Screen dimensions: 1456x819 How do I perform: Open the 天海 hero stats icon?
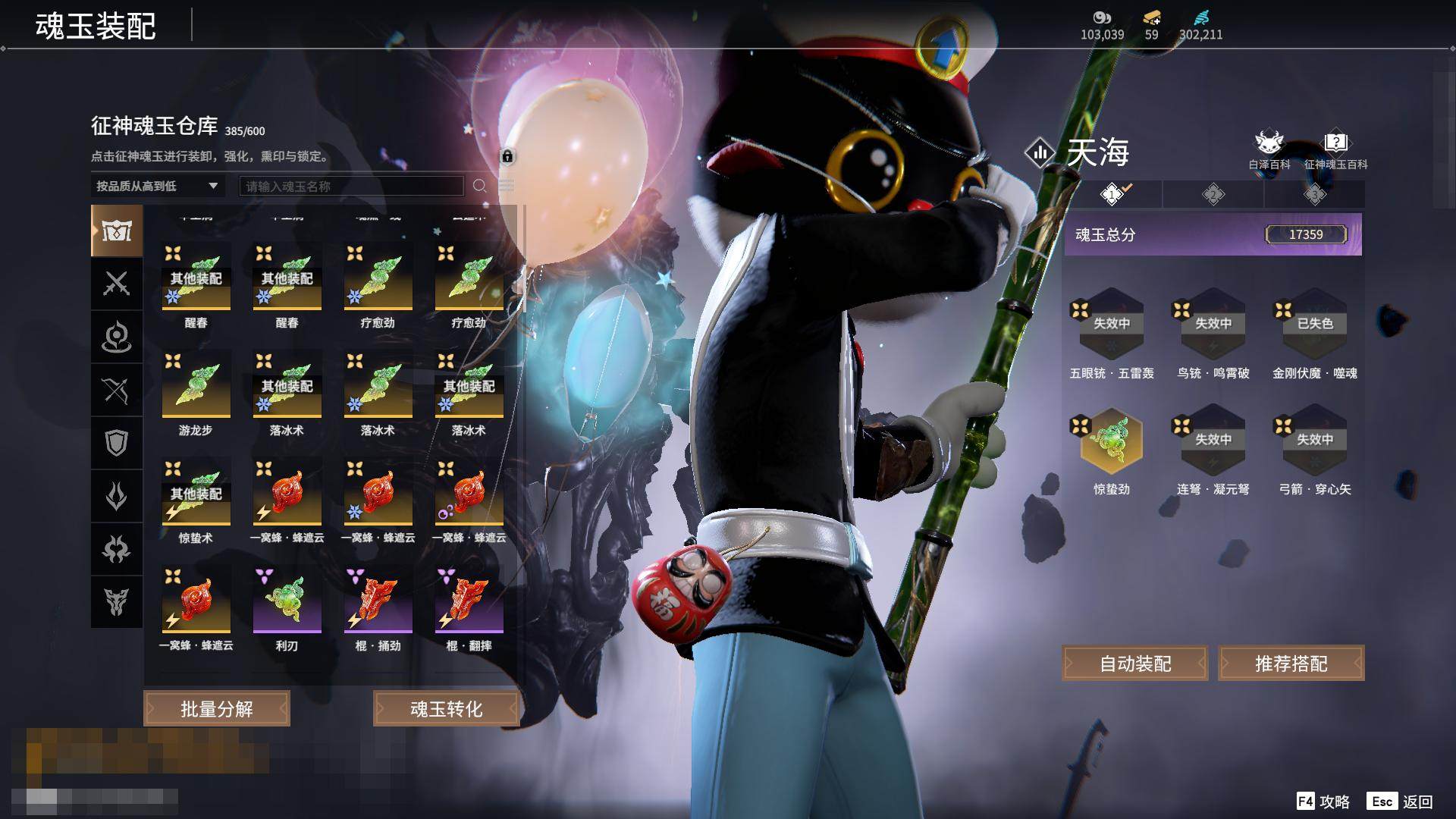click(1040, 152)
